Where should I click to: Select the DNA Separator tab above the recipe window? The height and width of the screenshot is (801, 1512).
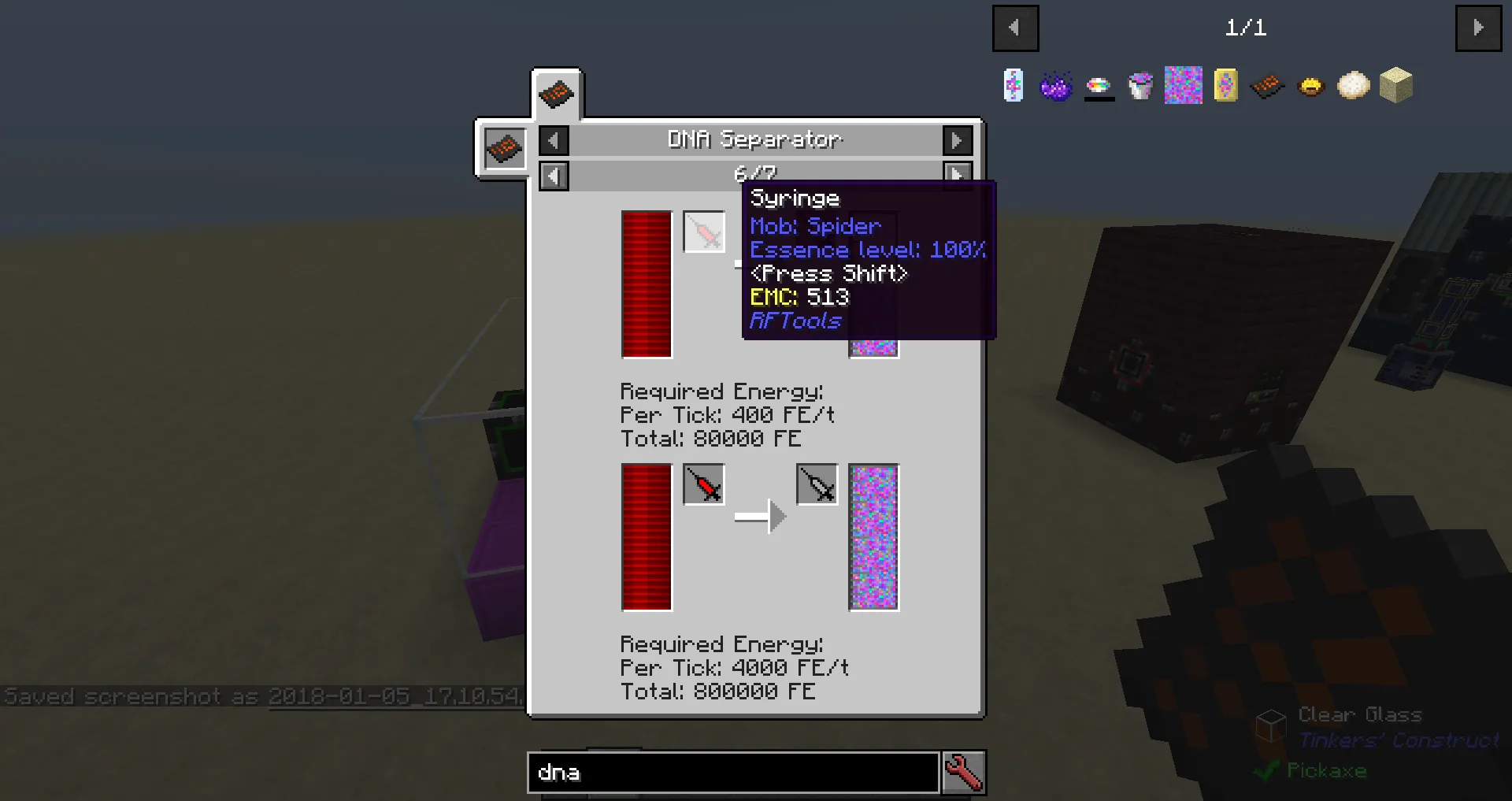tap(558, 93)
